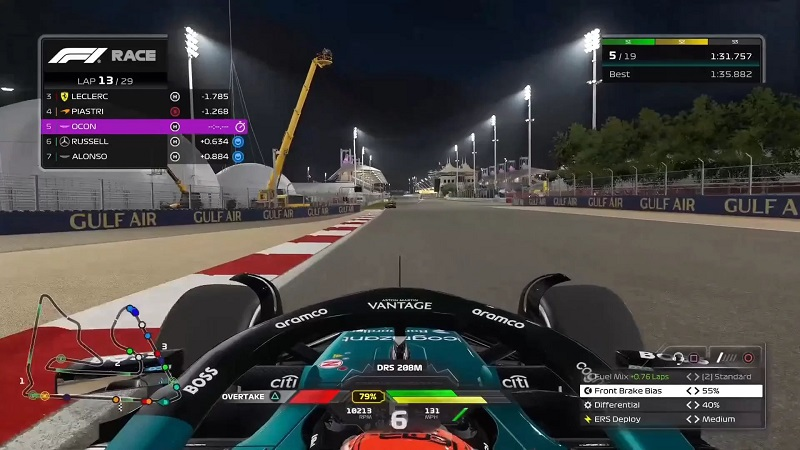Select the ERS Deploy row
The height and width of the screenshot is (450, 800).
(x=671, y=419)
